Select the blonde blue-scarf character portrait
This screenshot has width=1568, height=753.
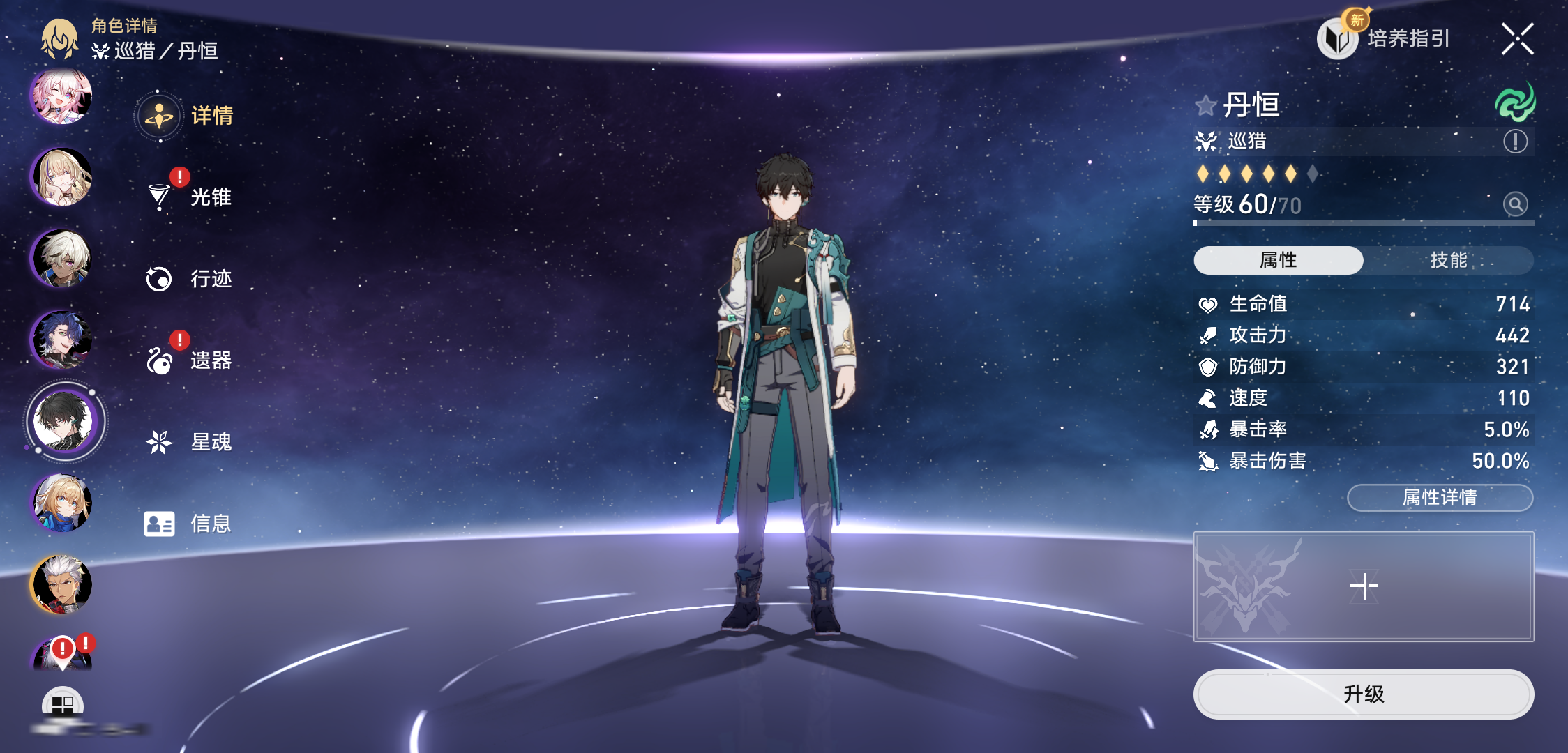coord(61,503)
